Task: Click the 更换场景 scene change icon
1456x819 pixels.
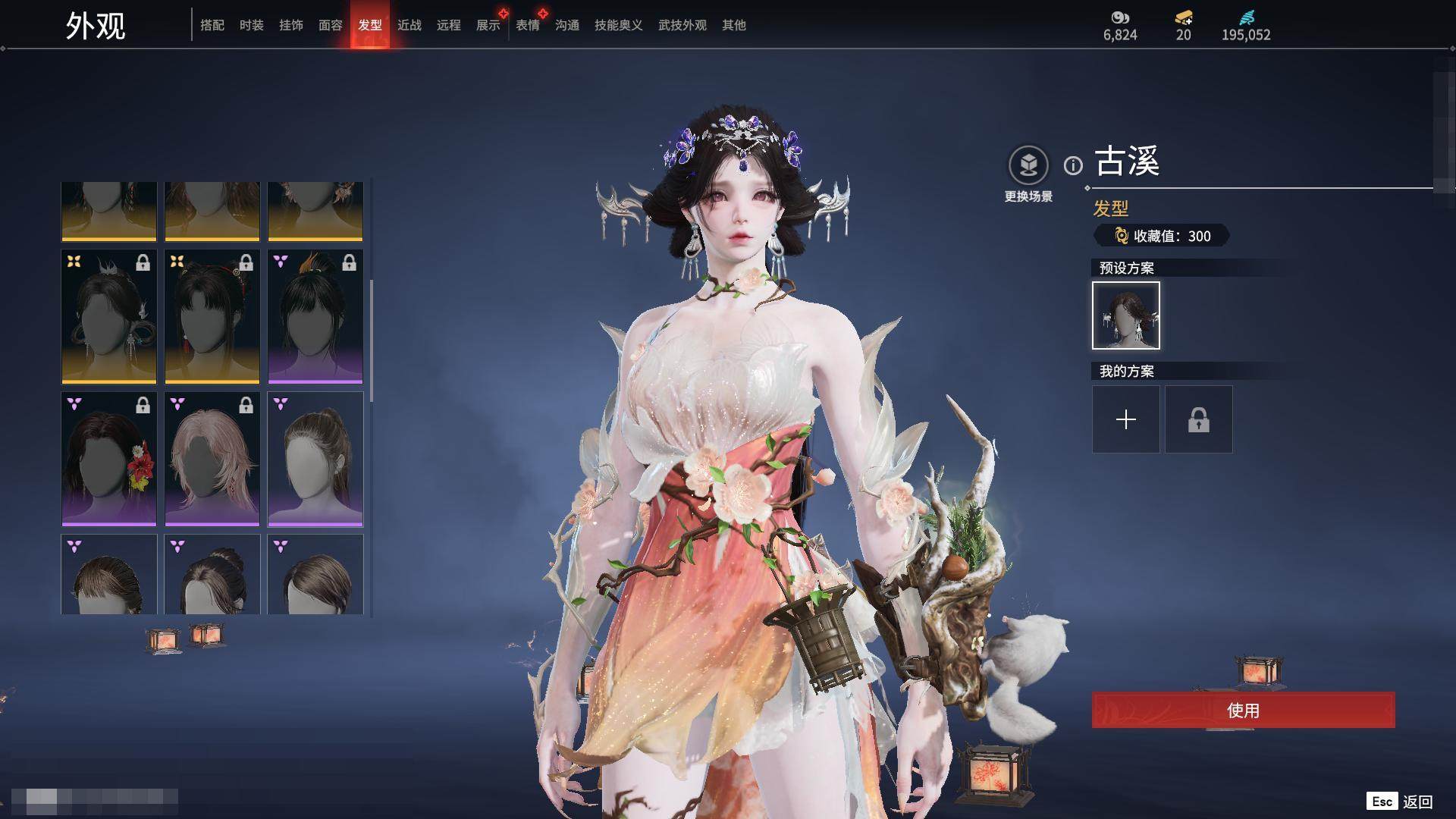Action: pyautogui.click(x=1028, y=165)
